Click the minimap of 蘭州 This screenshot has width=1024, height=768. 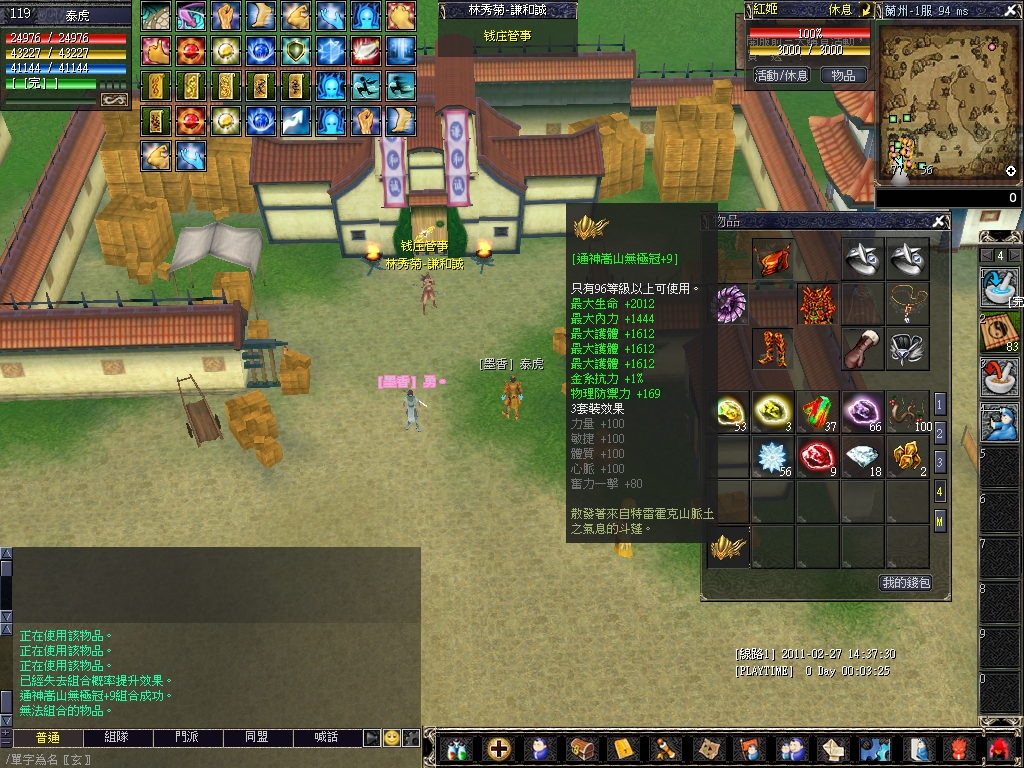pos(947,104)
